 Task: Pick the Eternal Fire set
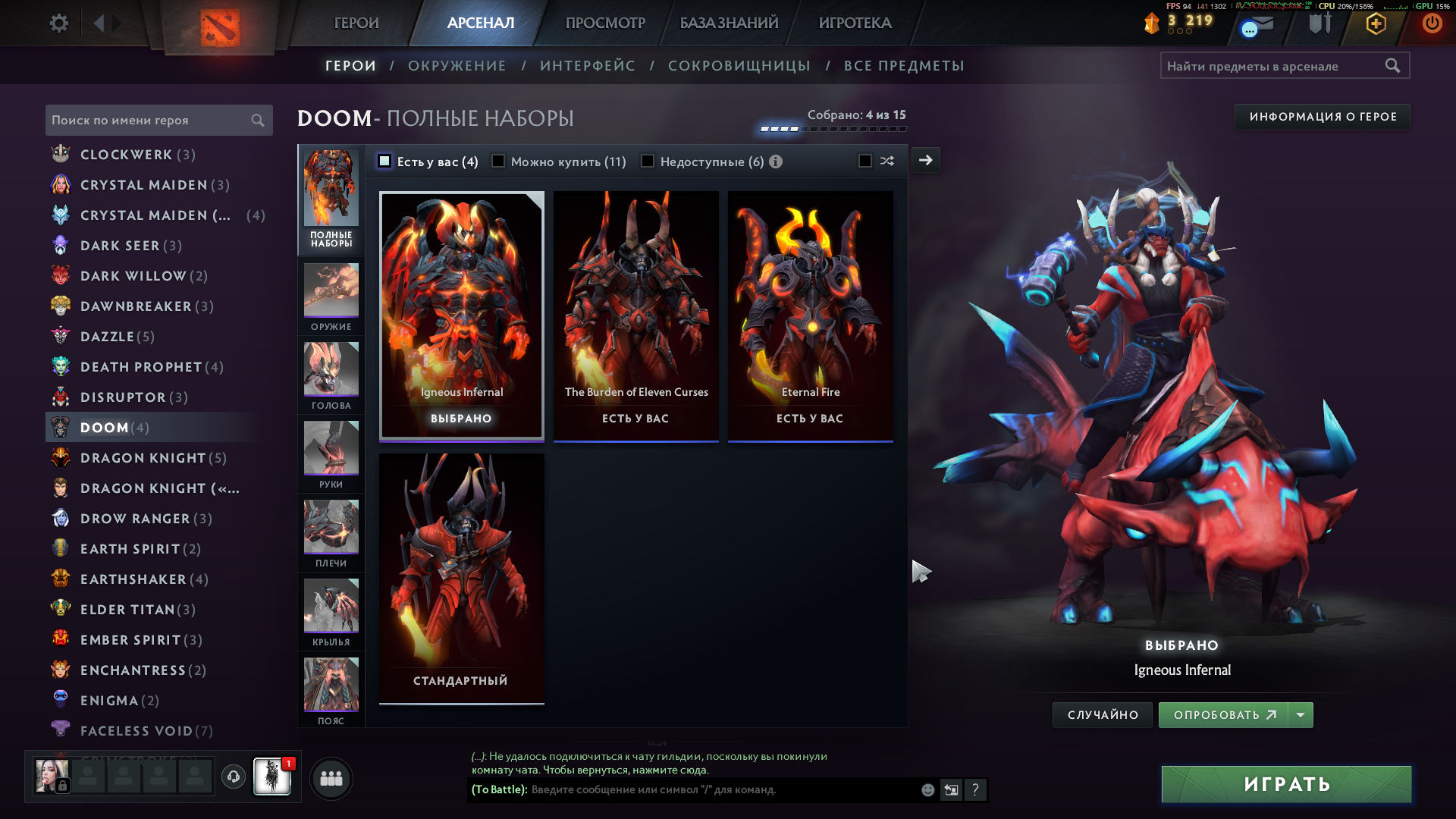tap(810, 315)
